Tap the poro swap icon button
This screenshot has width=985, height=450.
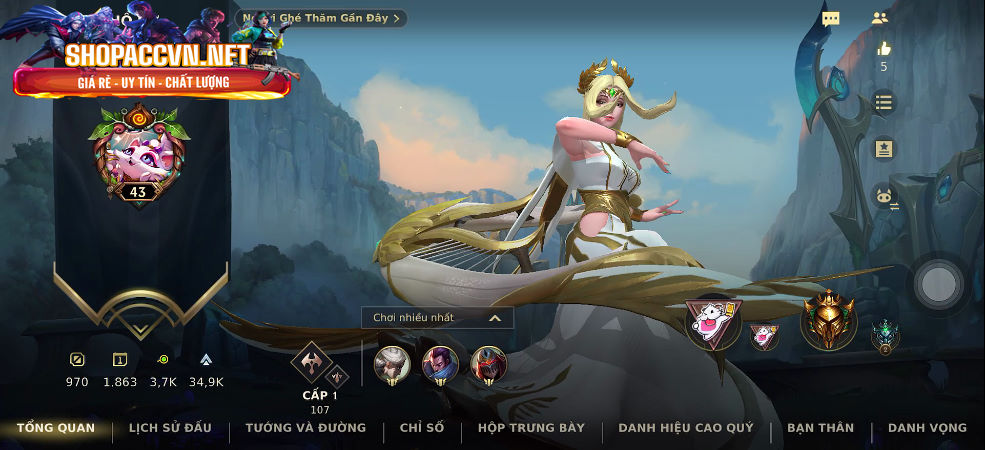pos(883,196)
